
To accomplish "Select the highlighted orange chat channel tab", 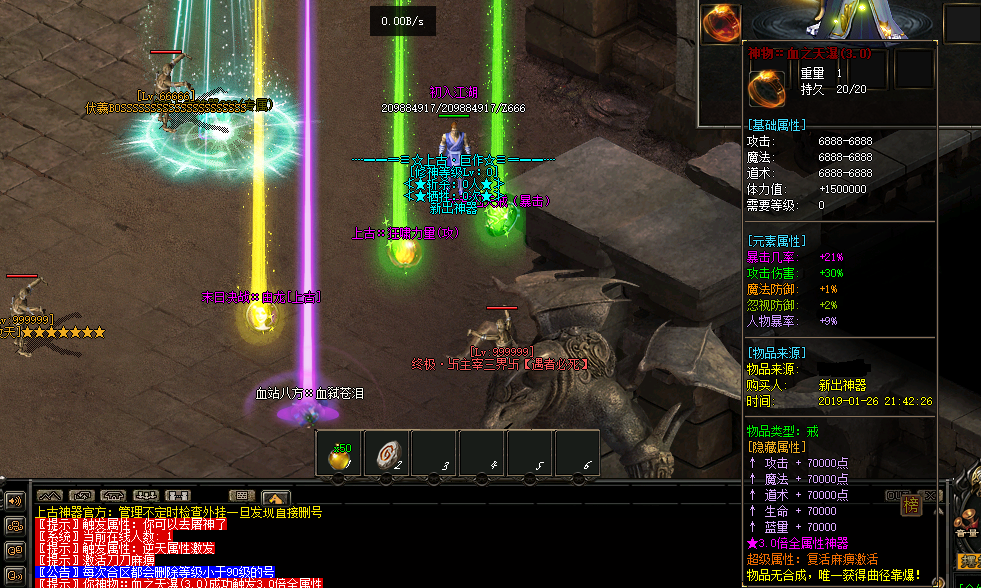I will pos(276,496).
